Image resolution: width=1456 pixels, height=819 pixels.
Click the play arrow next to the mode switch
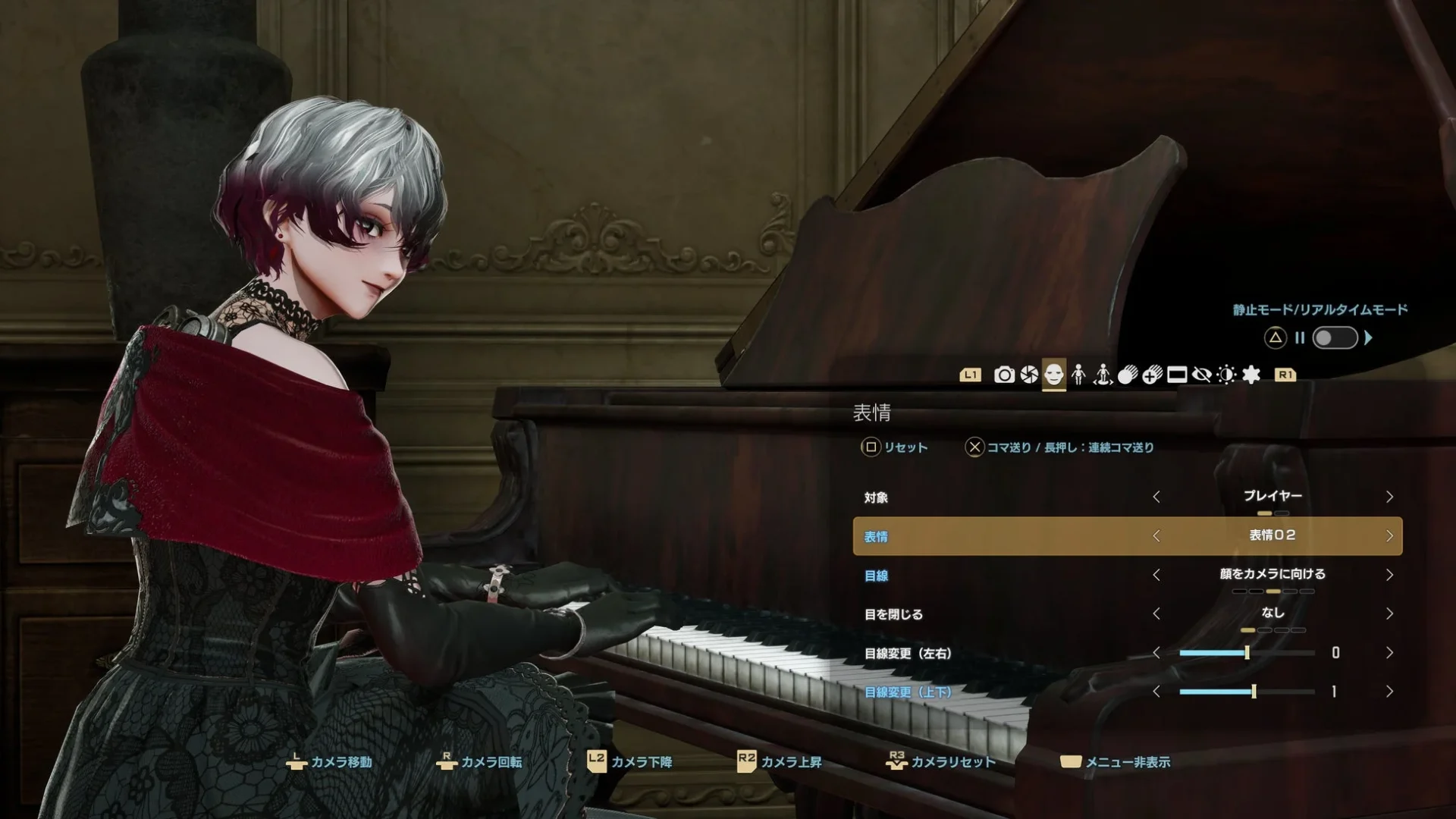pos(1369,339)
